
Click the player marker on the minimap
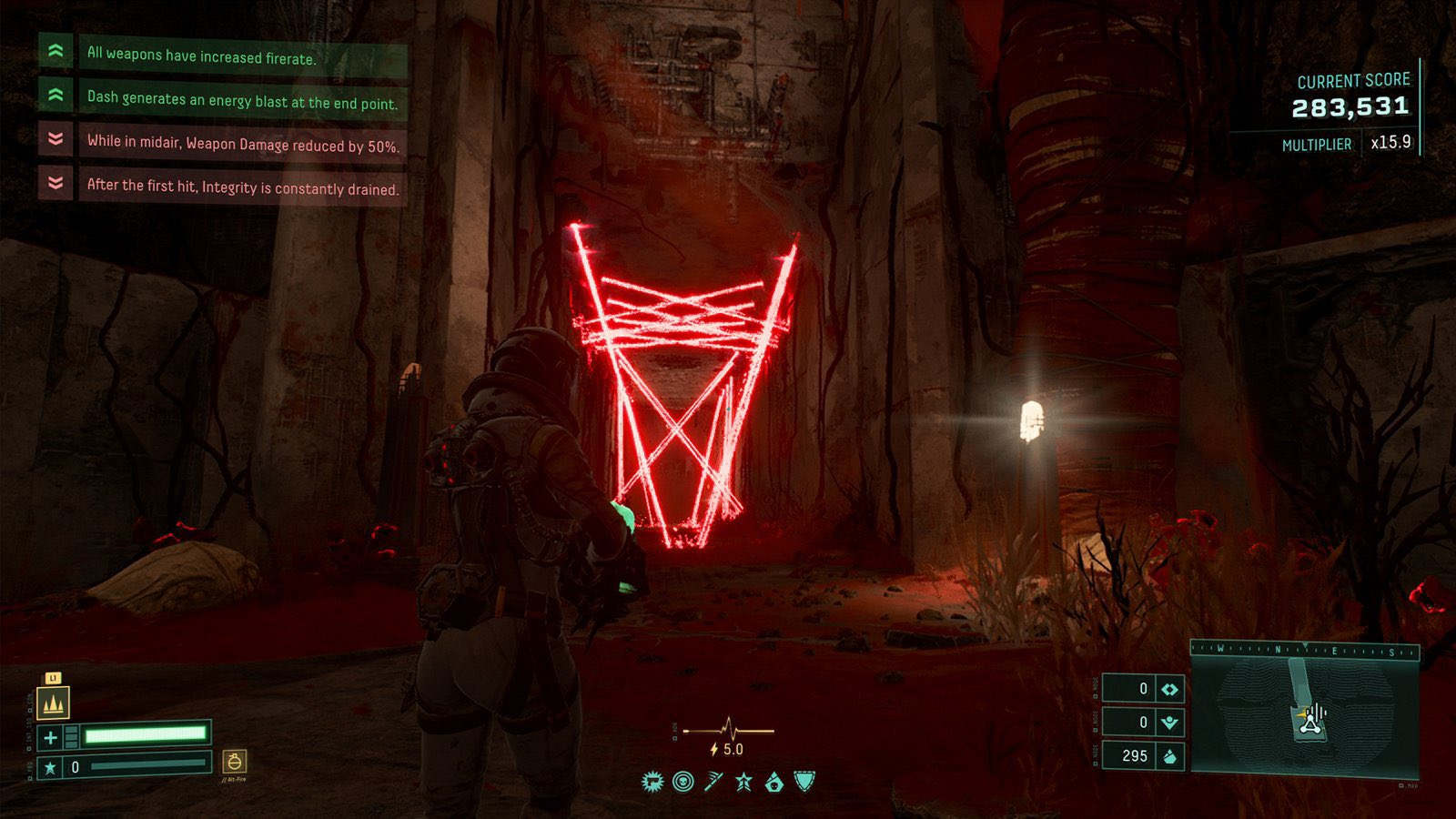point(1309,723)
